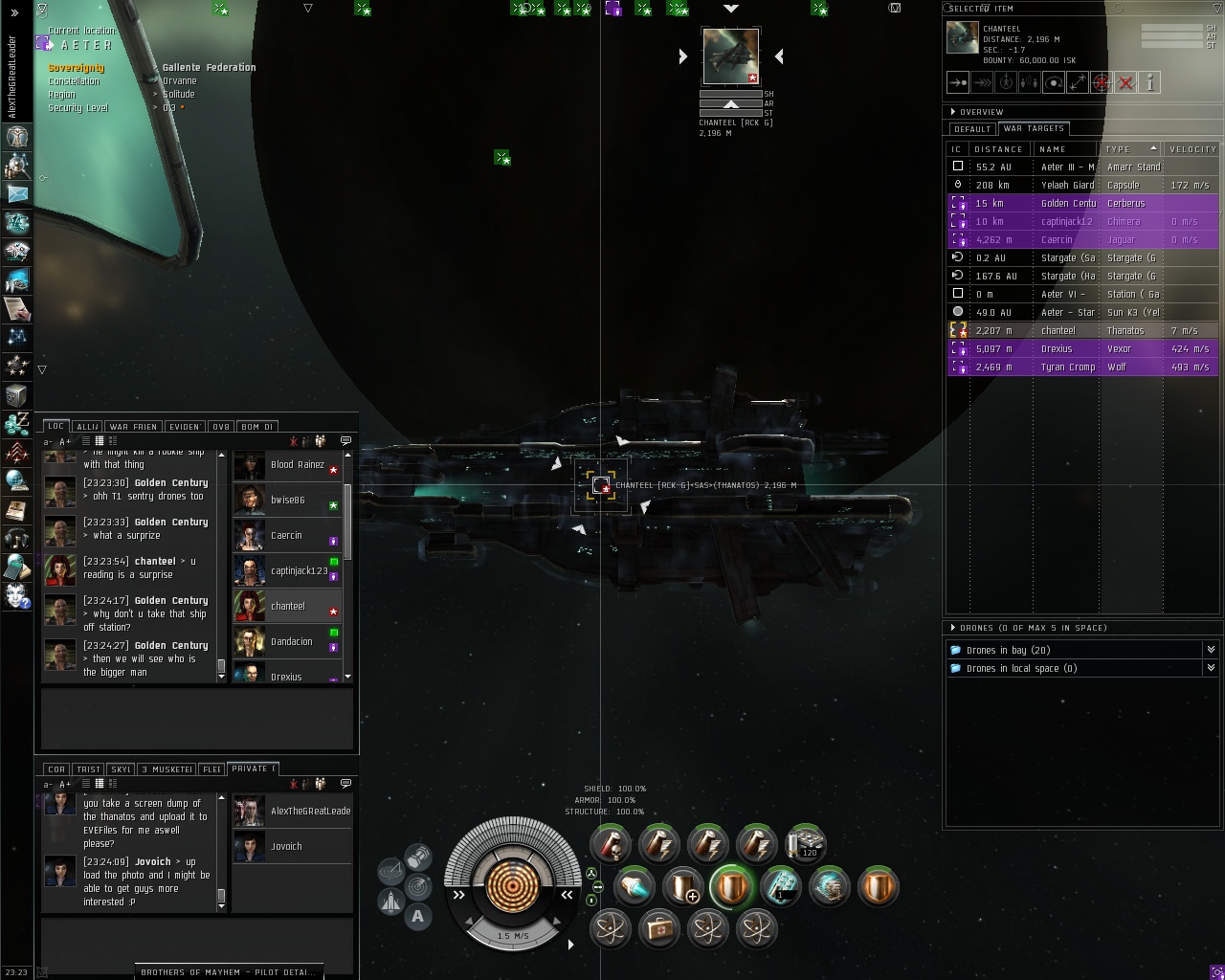Open the Cor chat channel tab
This screenshot has height=980, width=1225.
click(56, 769)
